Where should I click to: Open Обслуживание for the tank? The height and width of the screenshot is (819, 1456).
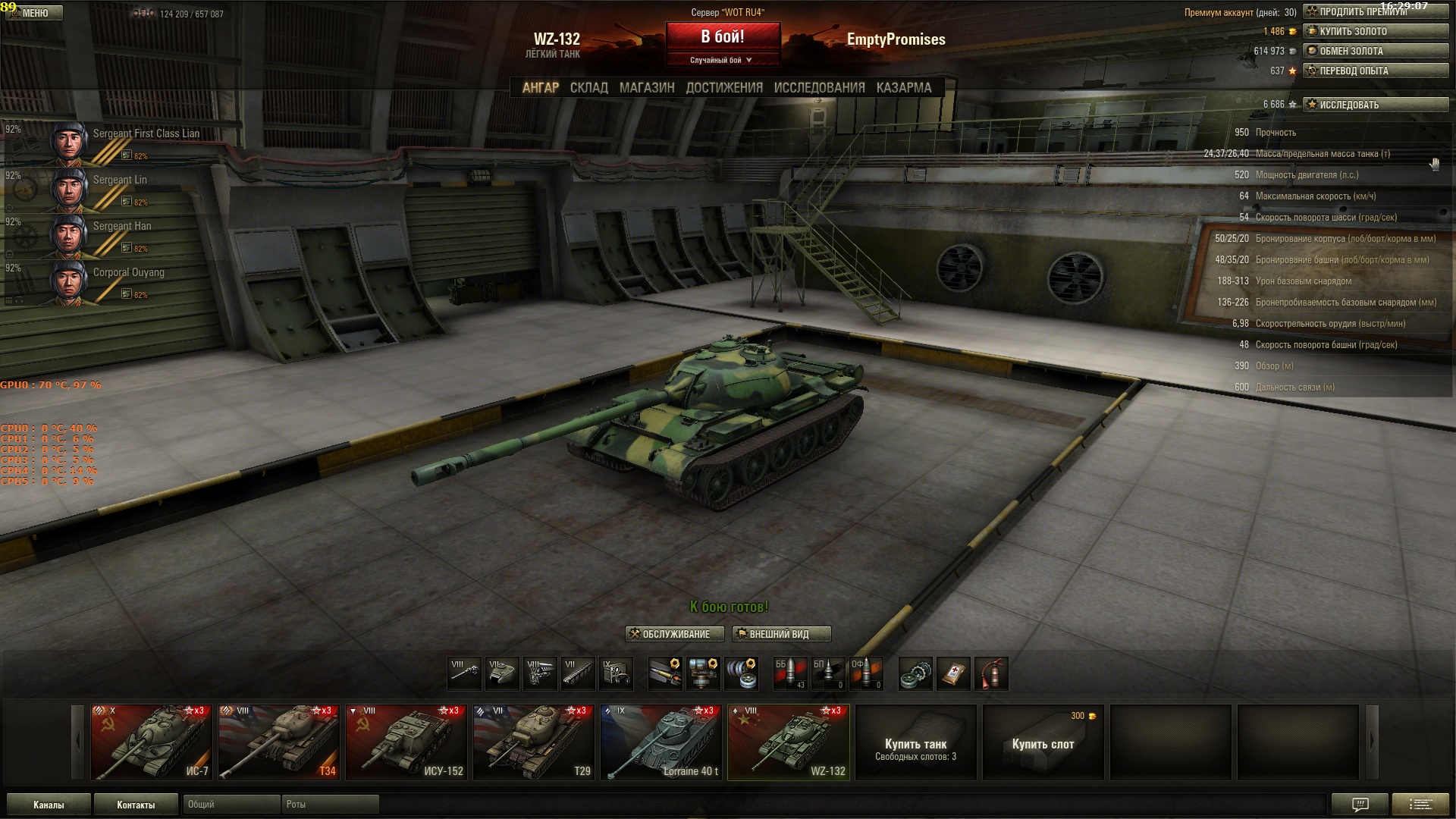(x=674, y=634)
